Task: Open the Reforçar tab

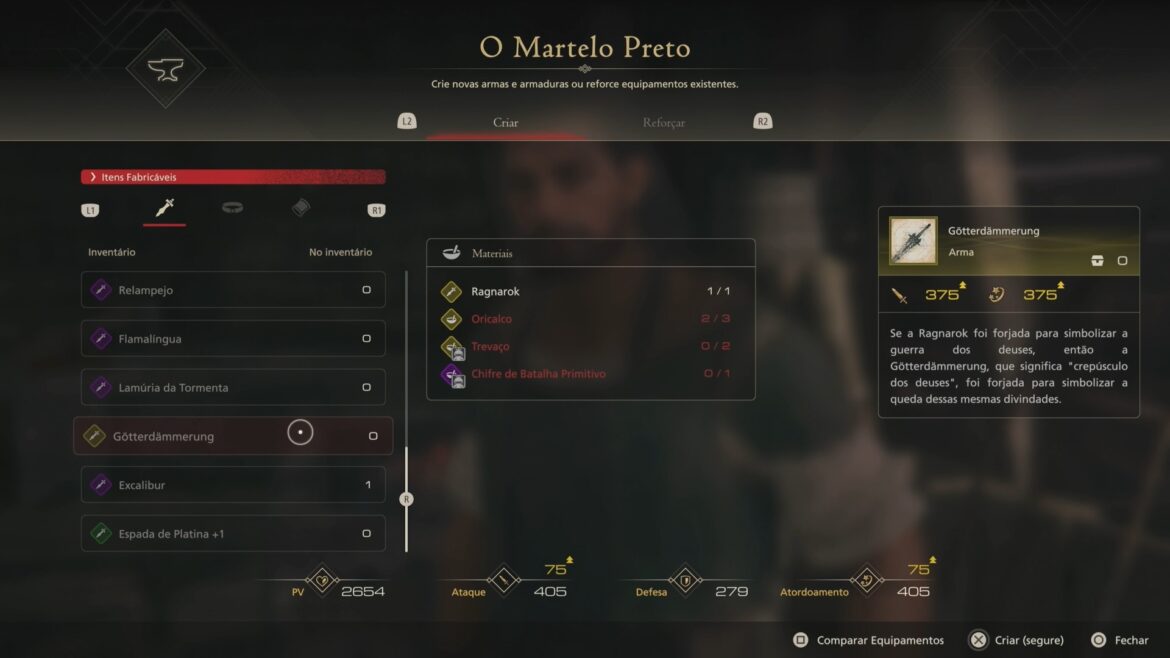Action: (664, 123)
